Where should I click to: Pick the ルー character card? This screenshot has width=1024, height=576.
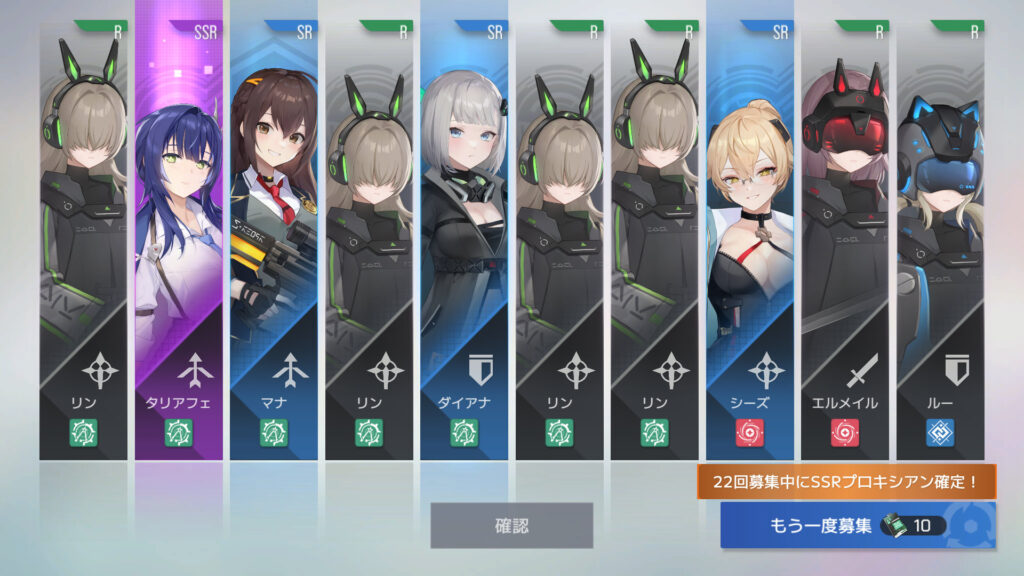(940, 240)
